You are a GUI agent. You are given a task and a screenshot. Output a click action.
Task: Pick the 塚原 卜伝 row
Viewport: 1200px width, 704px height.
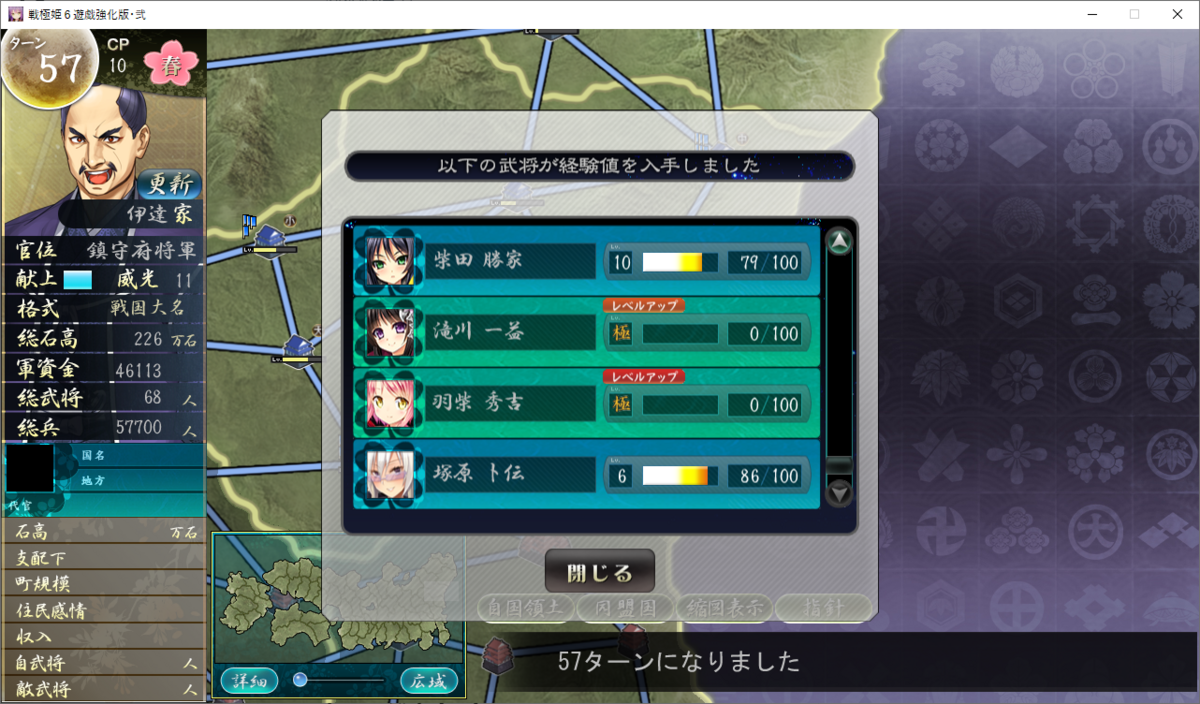click(x=586, y=475)
